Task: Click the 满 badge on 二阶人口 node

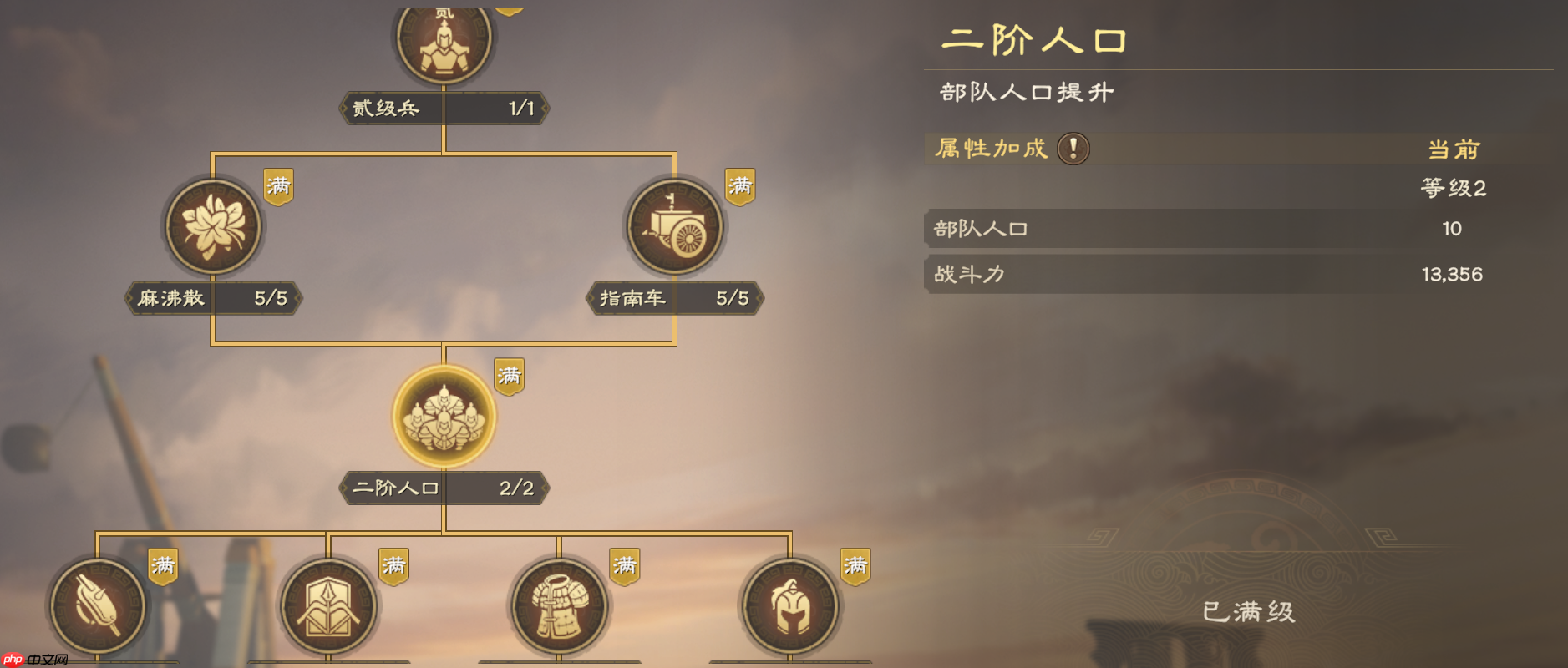Action: point(509,376)
